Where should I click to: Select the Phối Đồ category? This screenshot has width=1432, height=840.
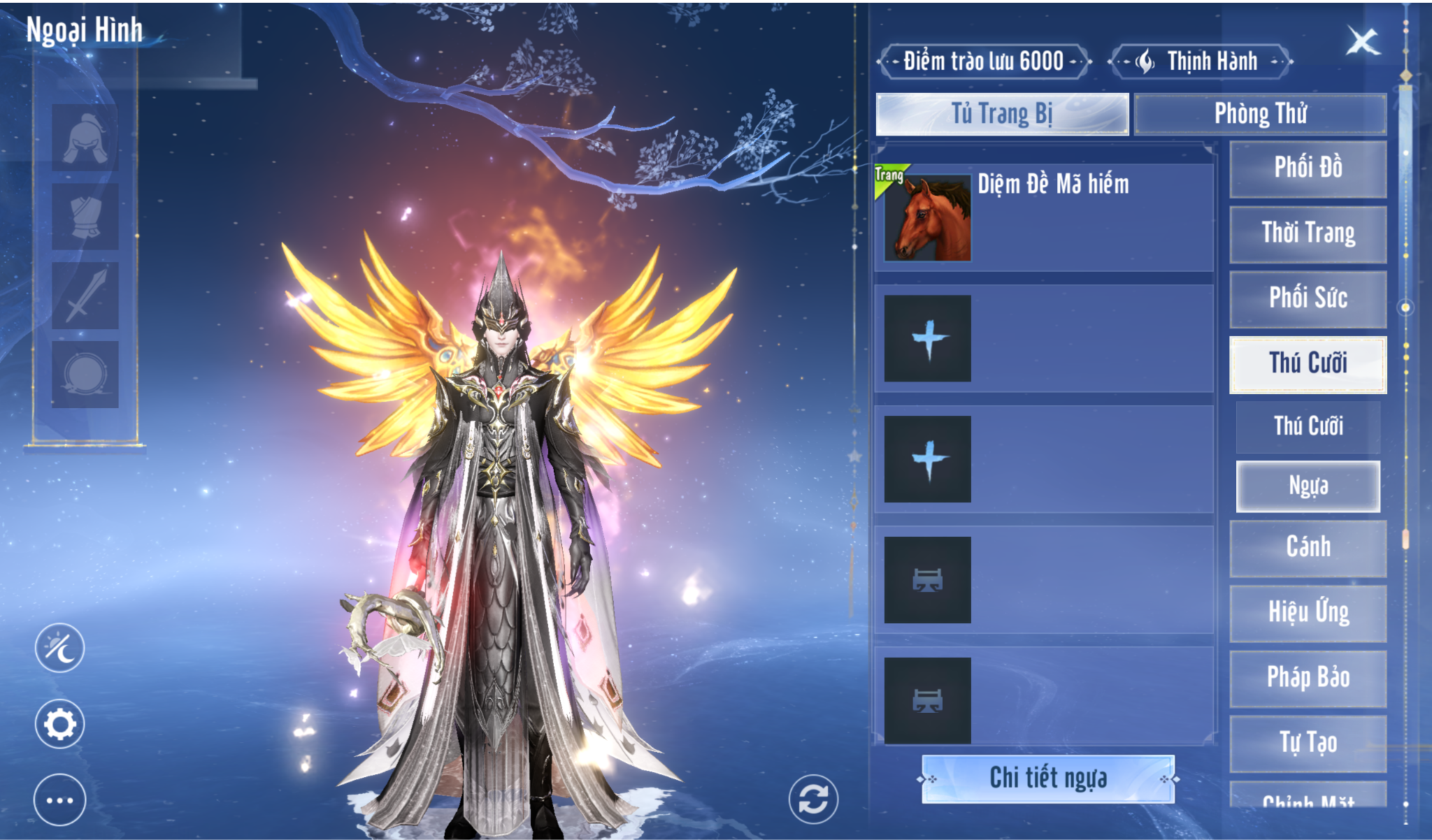[1308, 168]
